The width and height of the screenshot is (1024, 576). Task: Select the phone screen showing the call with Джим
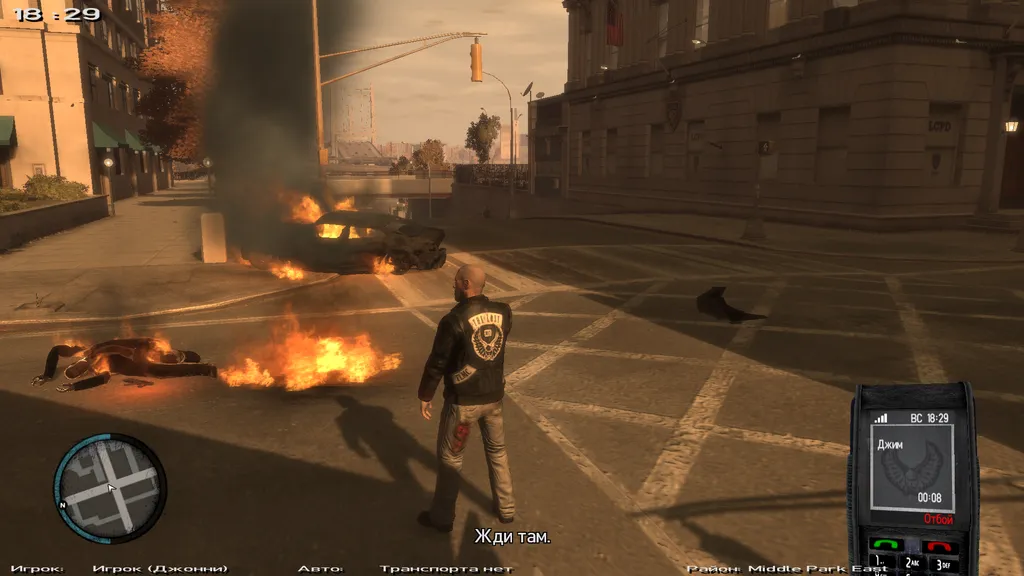(x=911, y=467)
